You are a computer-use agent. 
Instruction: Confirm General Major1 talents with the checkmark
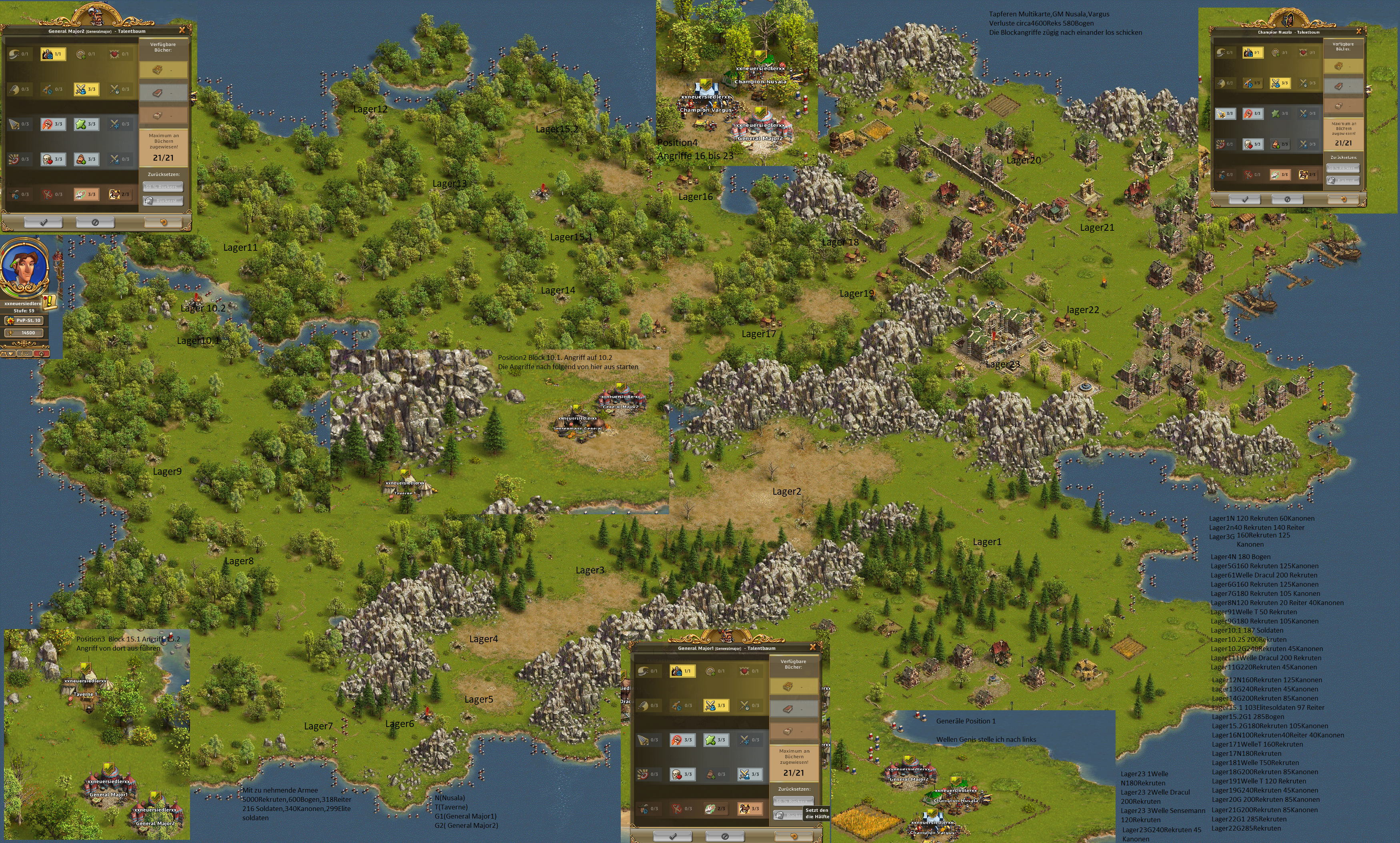[673, 836]
